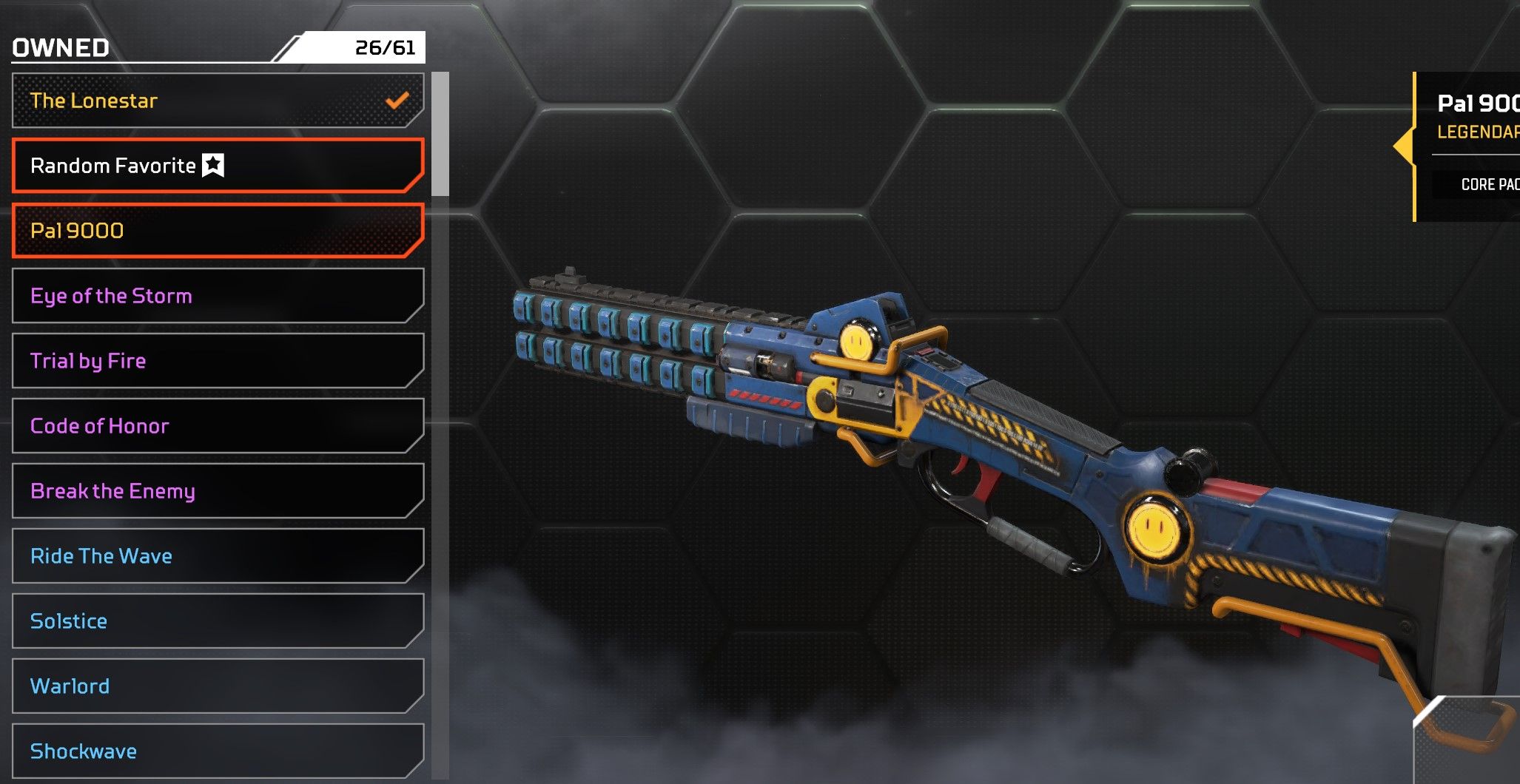This screenshot has width=1520, height=784.
Task: Pick the Eye of the Storm skin
Action: pyautogui.click(x=218, y=296)
